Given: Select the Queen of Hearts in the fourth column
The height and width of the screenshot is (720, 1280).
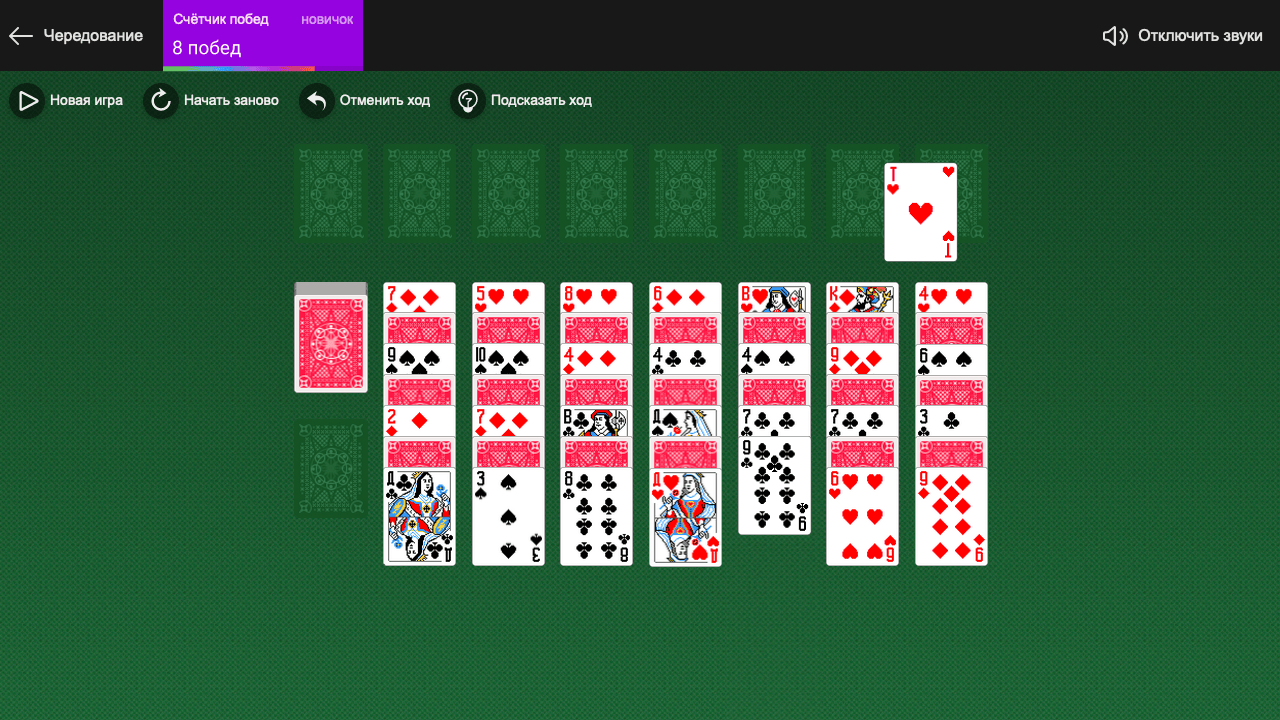Looking at the screenshot, I should click(x=685, y=515).
